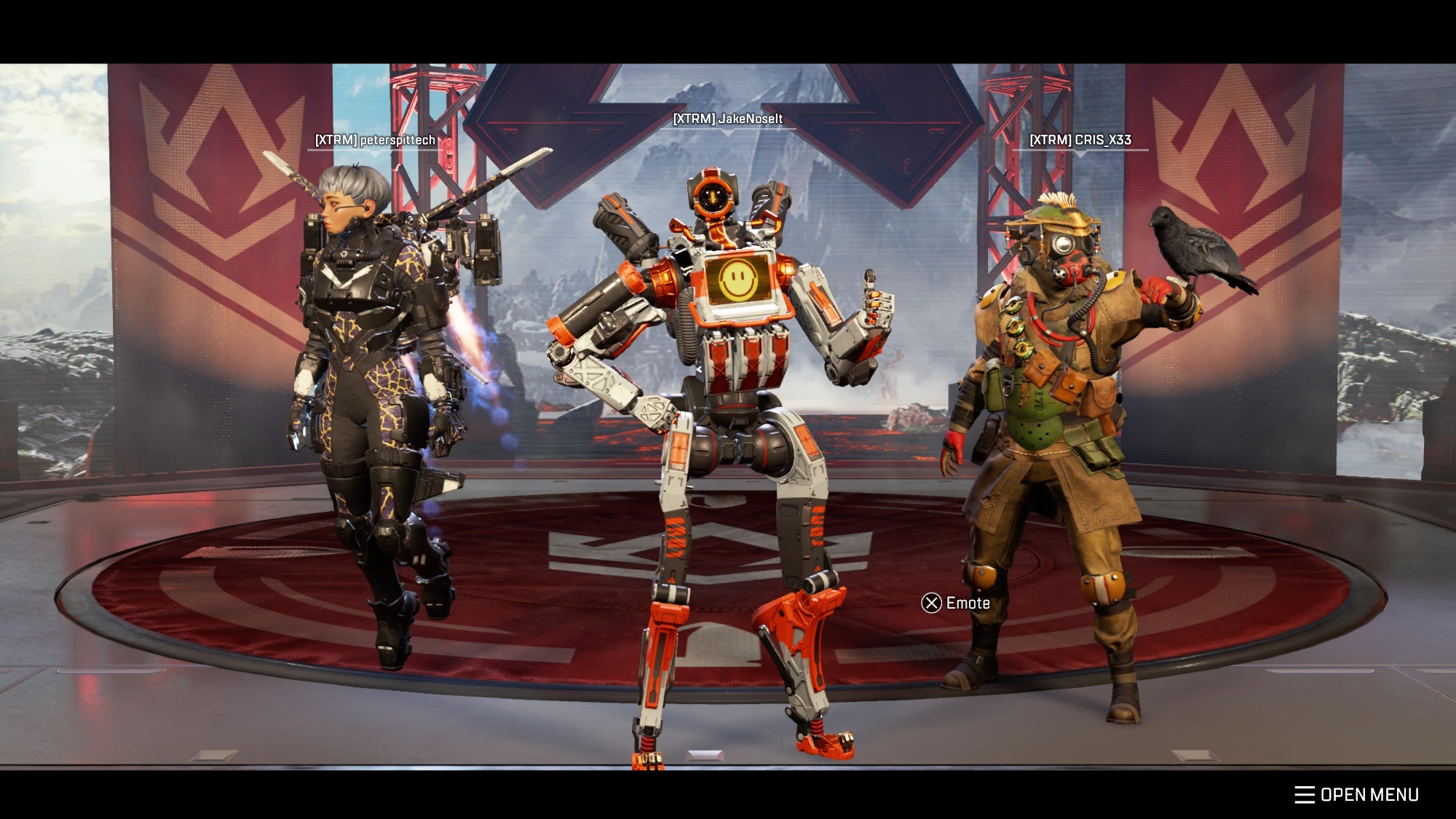1456x819 pixels.
Task: Open the menu via the OPEN MENU button
Action: (x=1357, y=794)
